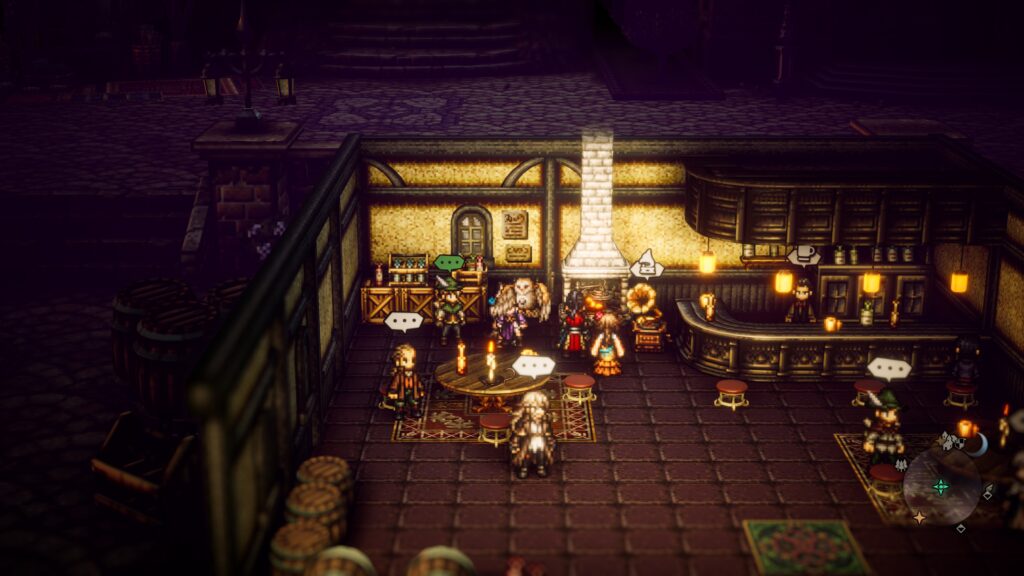Open the circular radar minimap
Screen dimensions: 1024x576
pos(941,487)
